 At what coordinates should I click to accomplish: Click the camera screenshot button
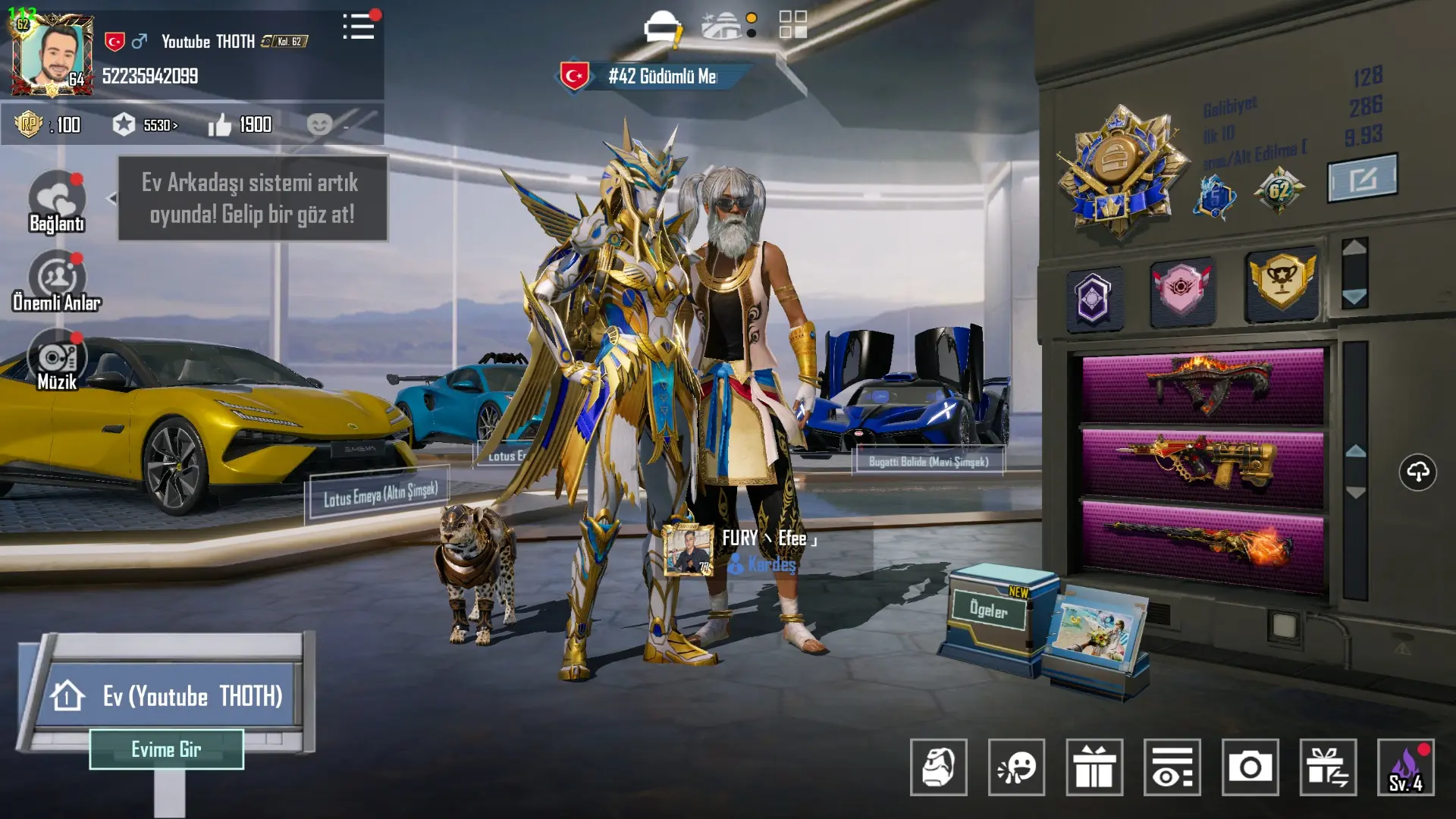pos(1250,767)
